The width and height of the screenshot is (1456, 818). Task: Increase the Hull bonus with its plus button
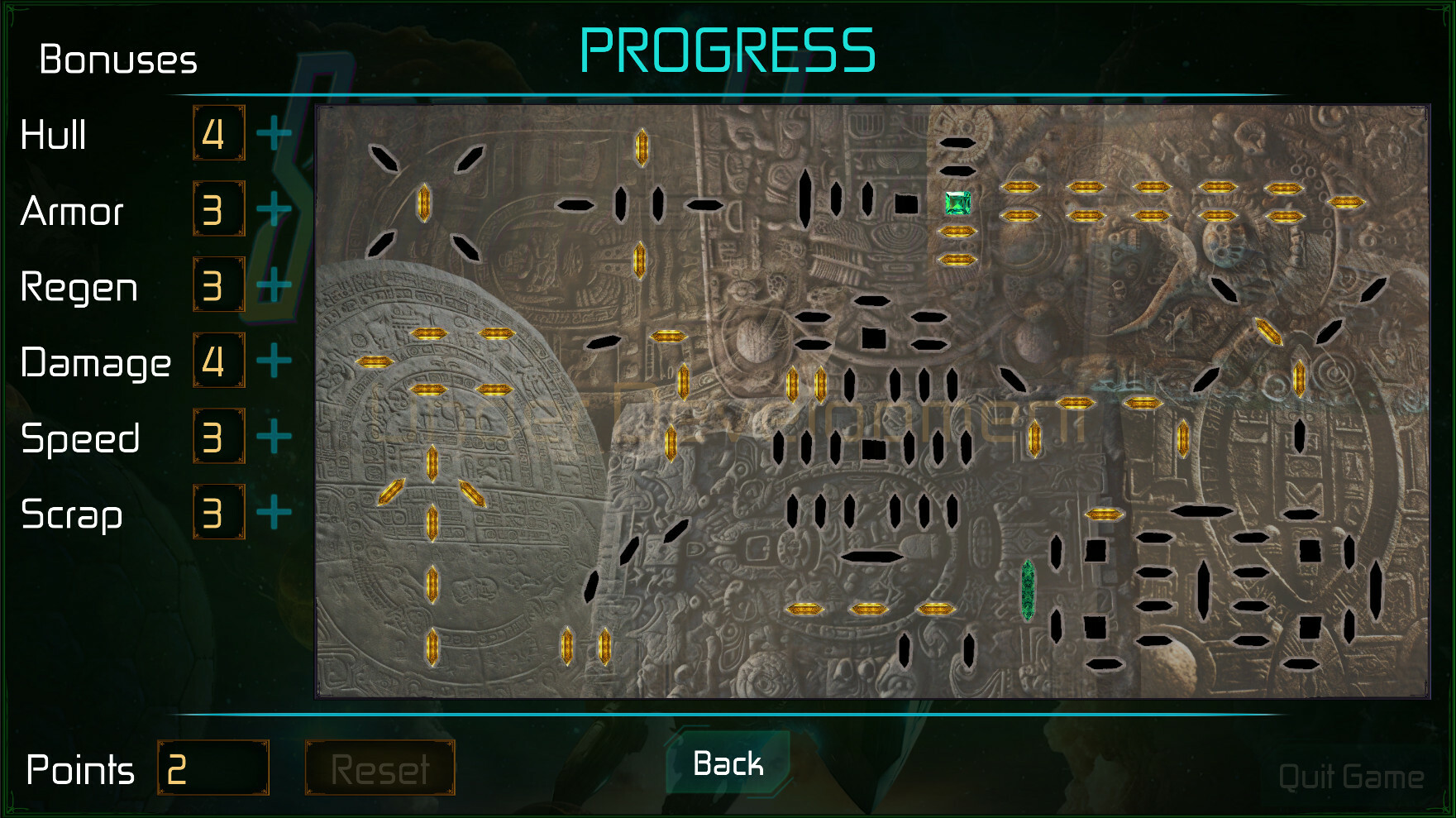273,132
